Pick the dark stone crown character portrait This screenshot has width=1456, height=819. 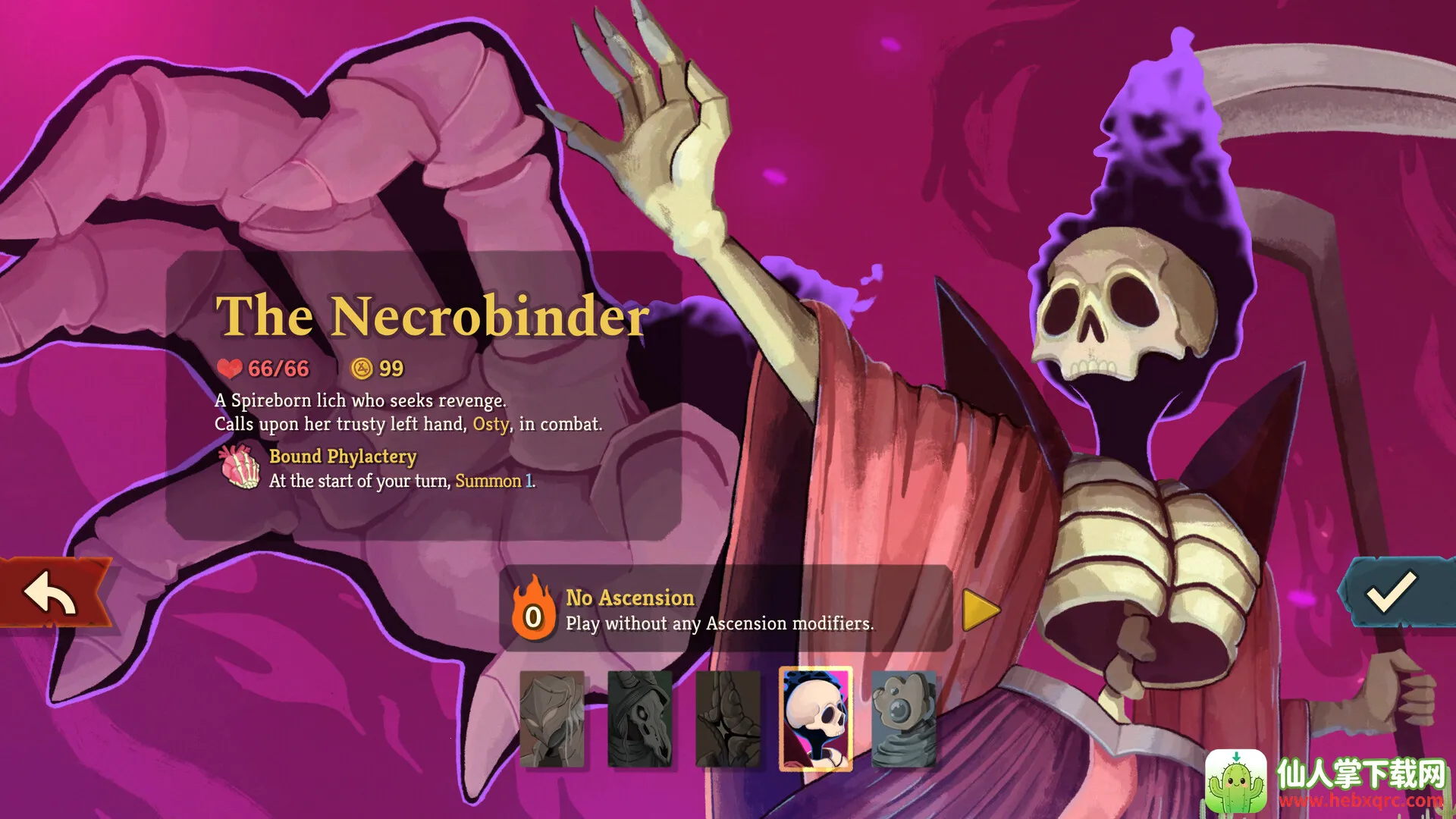[727, 719]
